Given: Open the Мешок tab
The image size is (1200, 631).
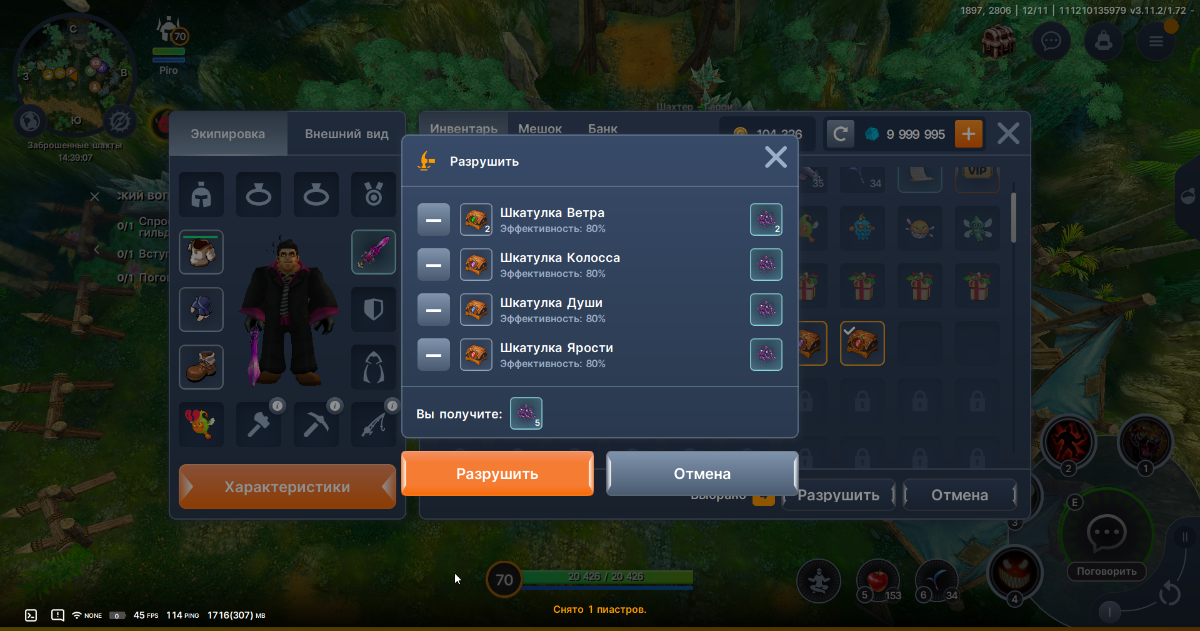Looking at the screenshot, I should pyautogui.click(x=540, y=129).
